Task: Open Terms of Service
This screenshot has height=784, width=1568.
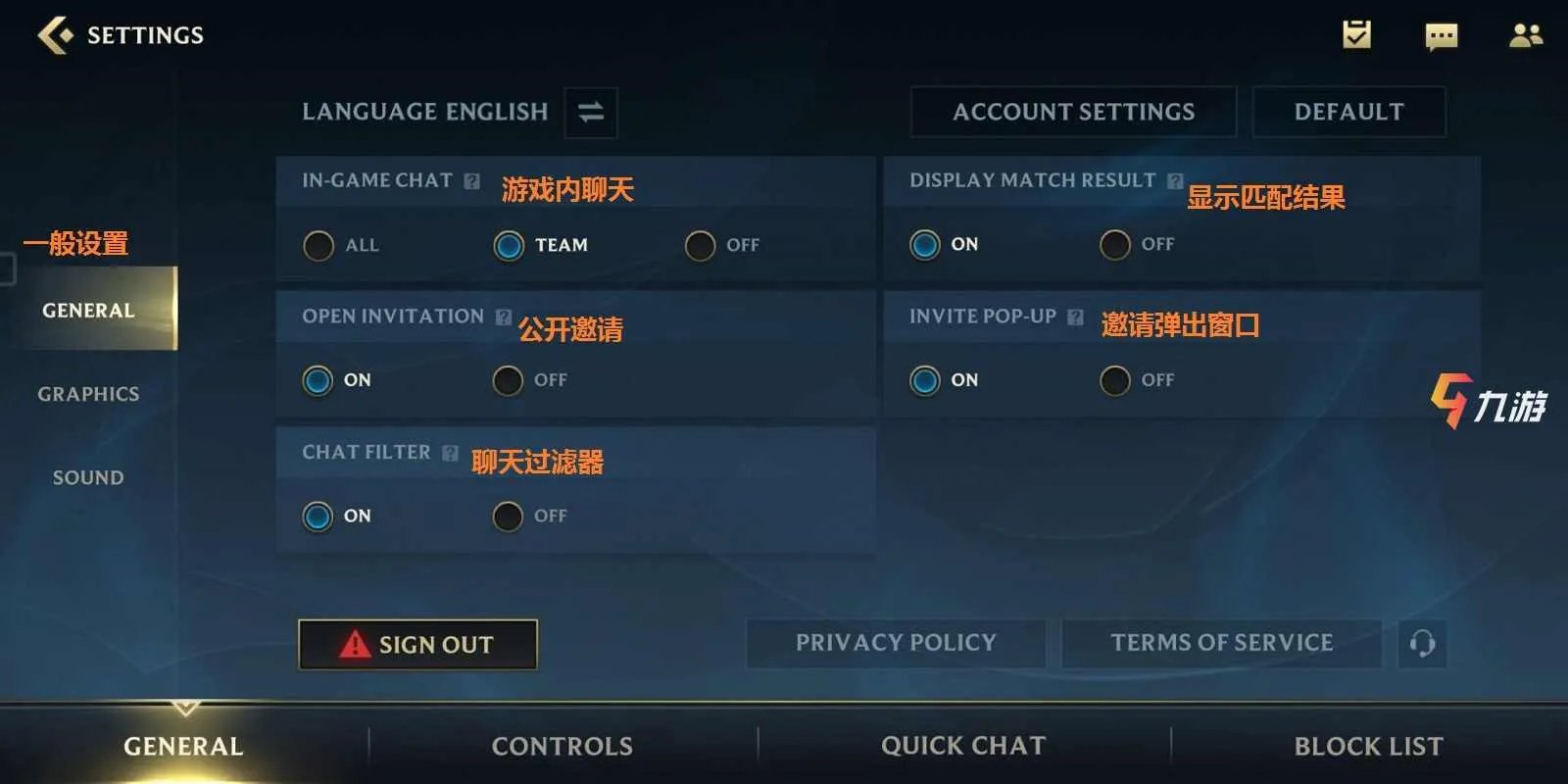Action: pos(1221,643)
